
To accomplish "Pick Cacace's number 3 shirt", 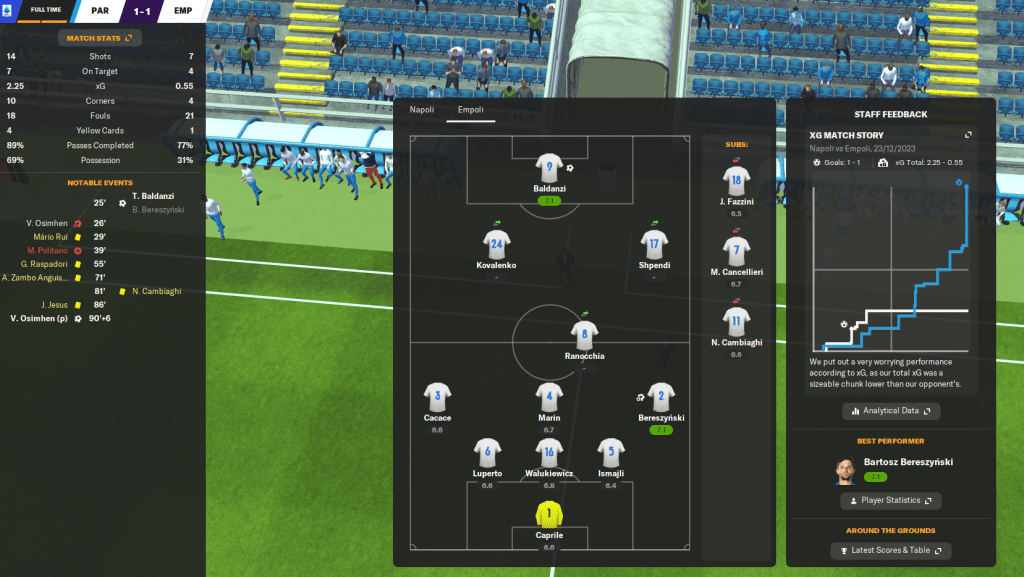I will 437,396.
